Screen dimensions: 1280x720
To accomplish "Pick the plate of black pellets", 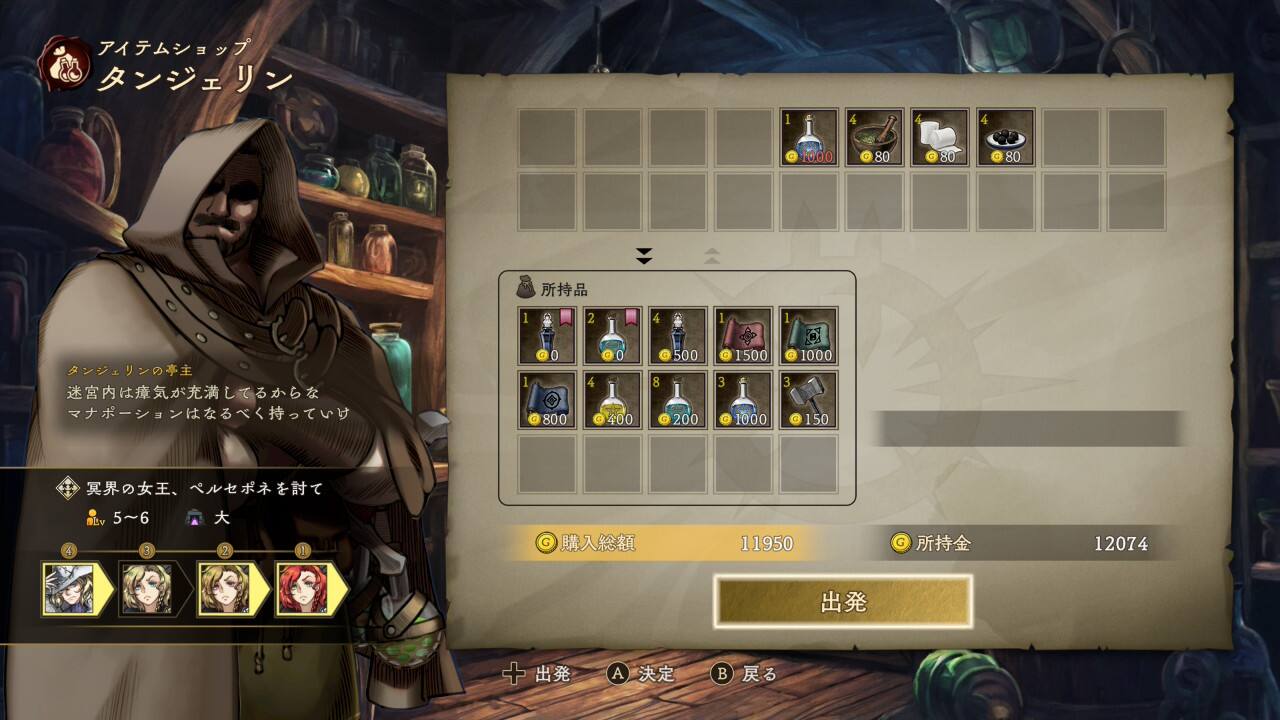I will [x=1005, y=137].
